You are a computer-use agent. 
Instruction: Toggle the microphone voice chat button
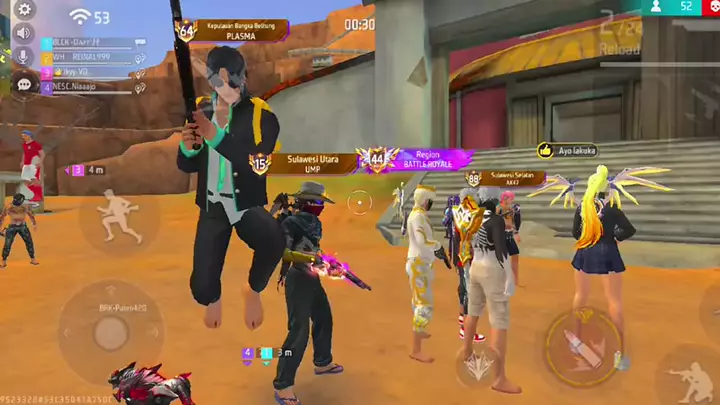[24, 57]
